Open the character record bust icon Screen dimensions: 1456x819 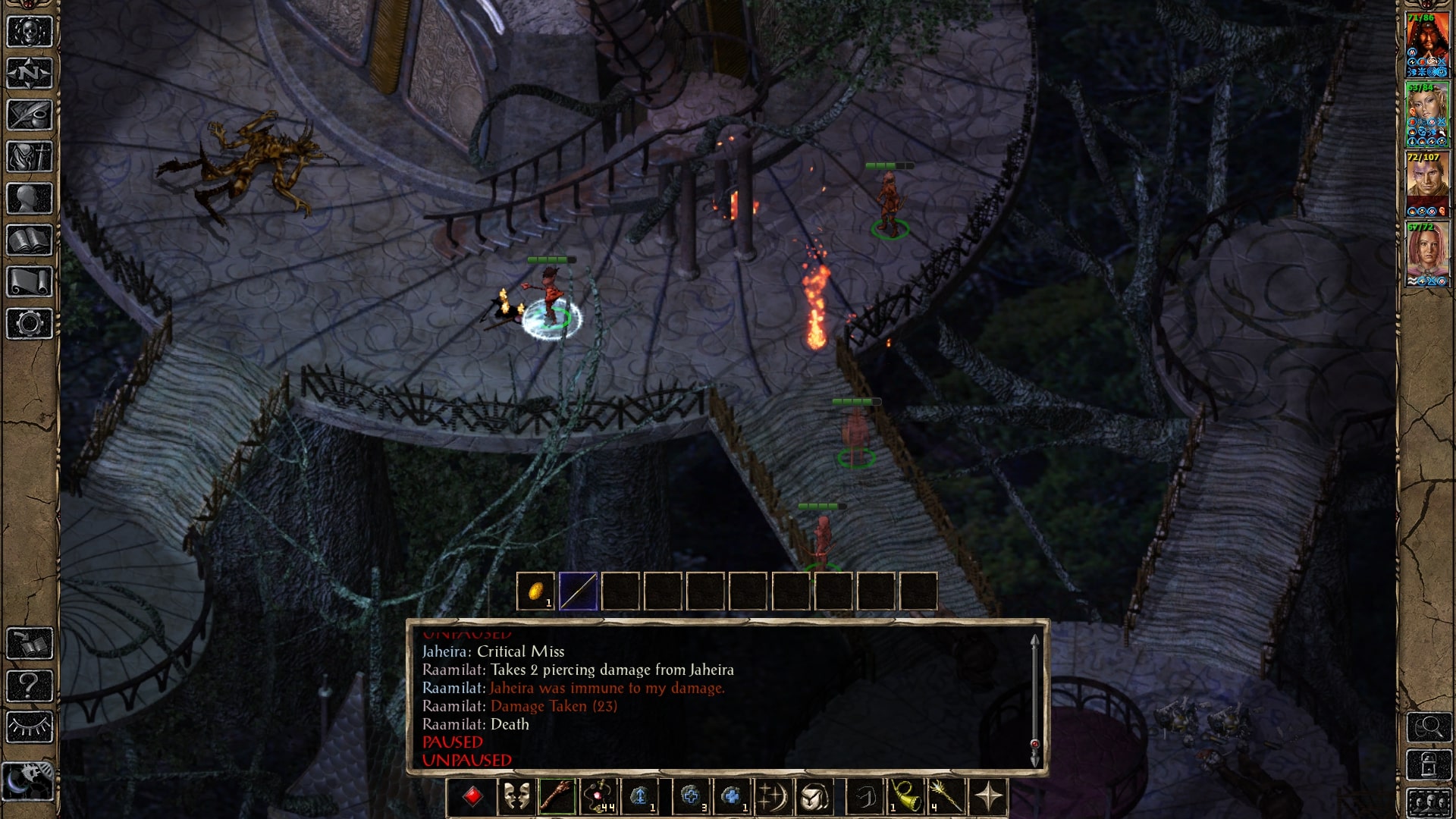point(30,199)
